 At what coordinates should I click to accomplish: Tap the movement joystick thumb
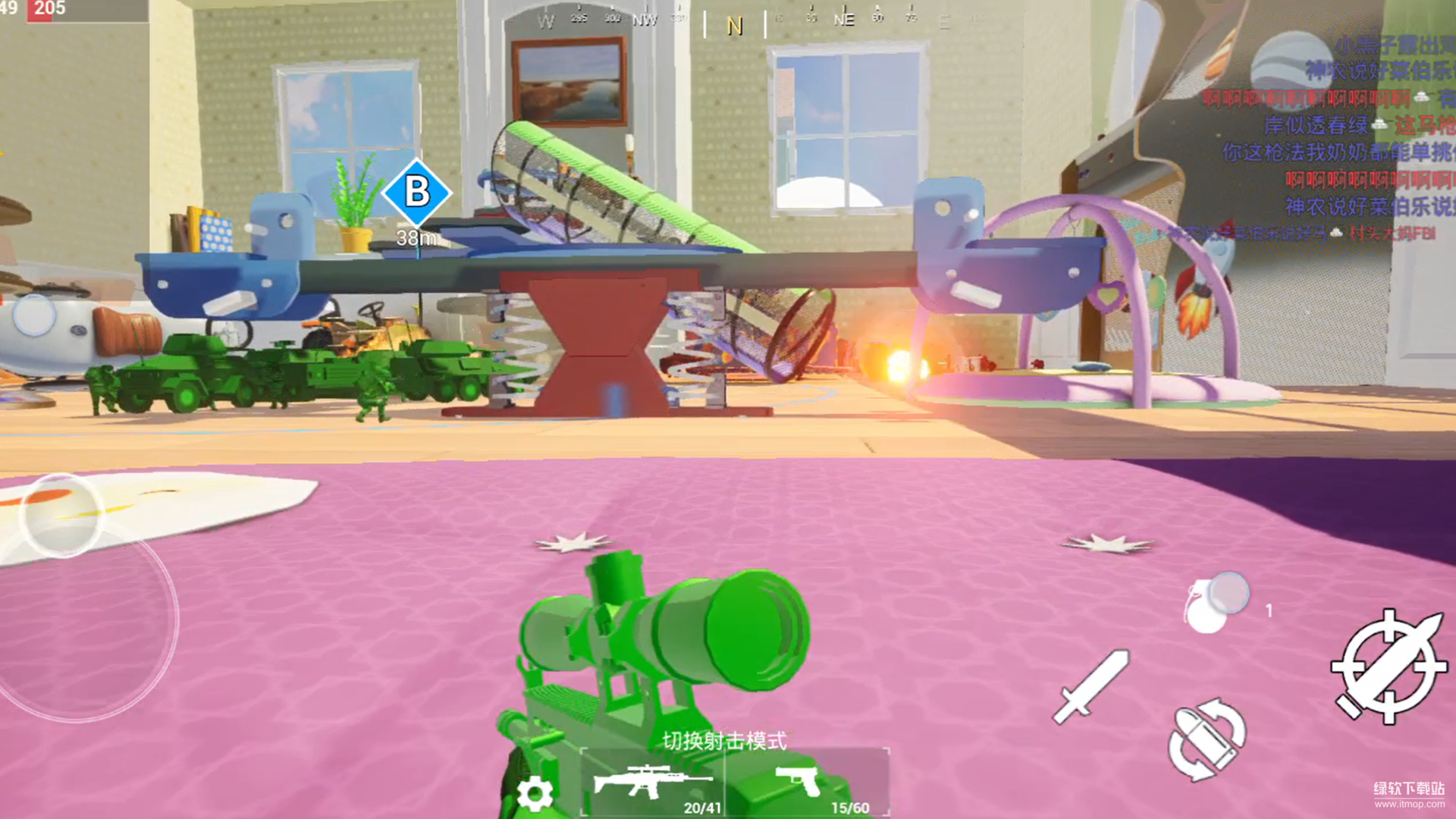pyautogui.click(x=61, y=516)
